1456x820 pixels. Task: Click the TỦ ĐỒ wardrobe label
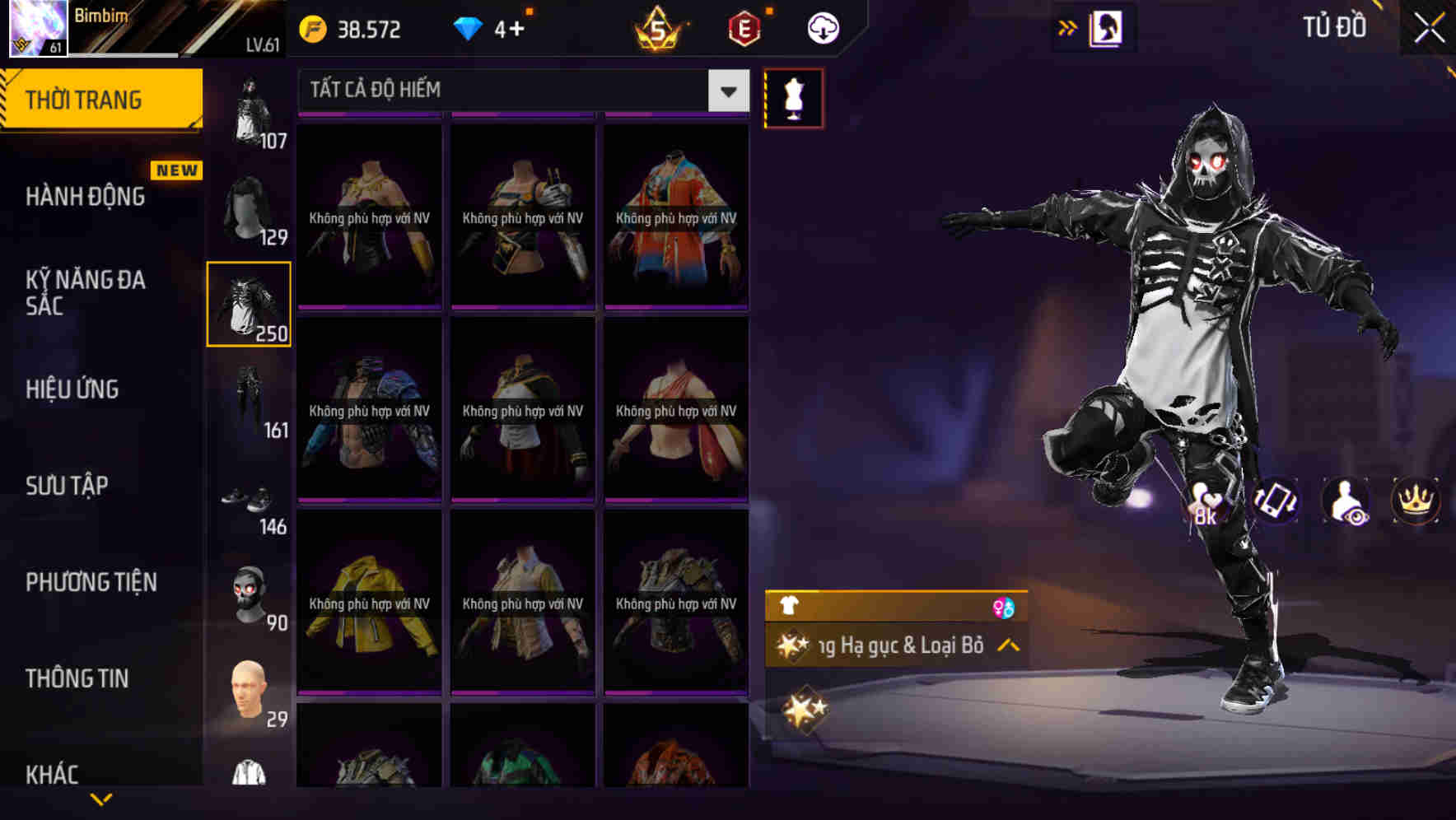(1334, 26)
